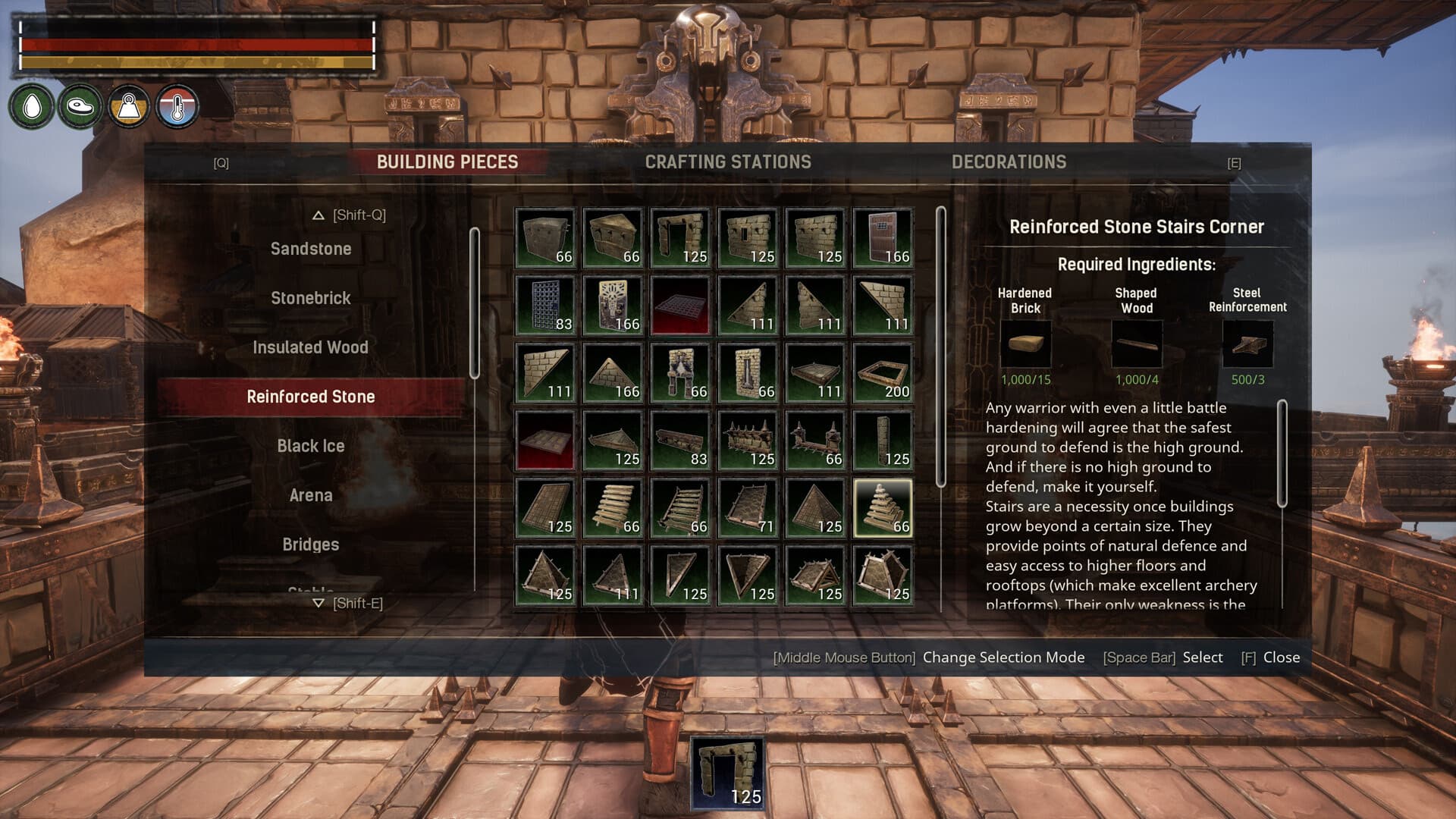Viewport: 1456px width, 819px height.
Task: Open the Decorations tab
Action: 1009,162
